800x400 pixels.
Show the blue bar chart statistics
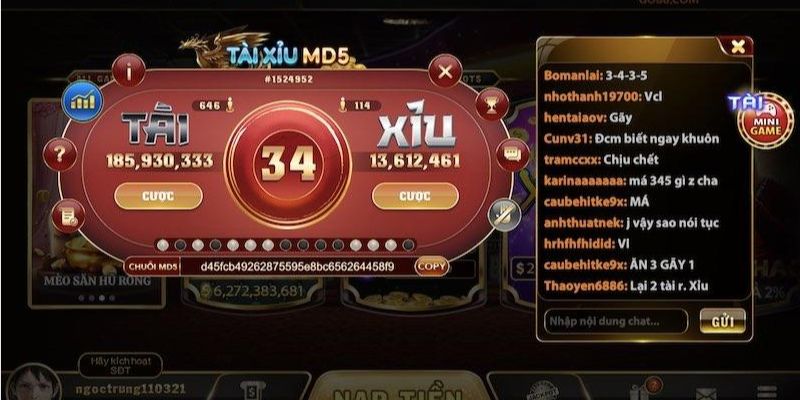coord(81,100)
